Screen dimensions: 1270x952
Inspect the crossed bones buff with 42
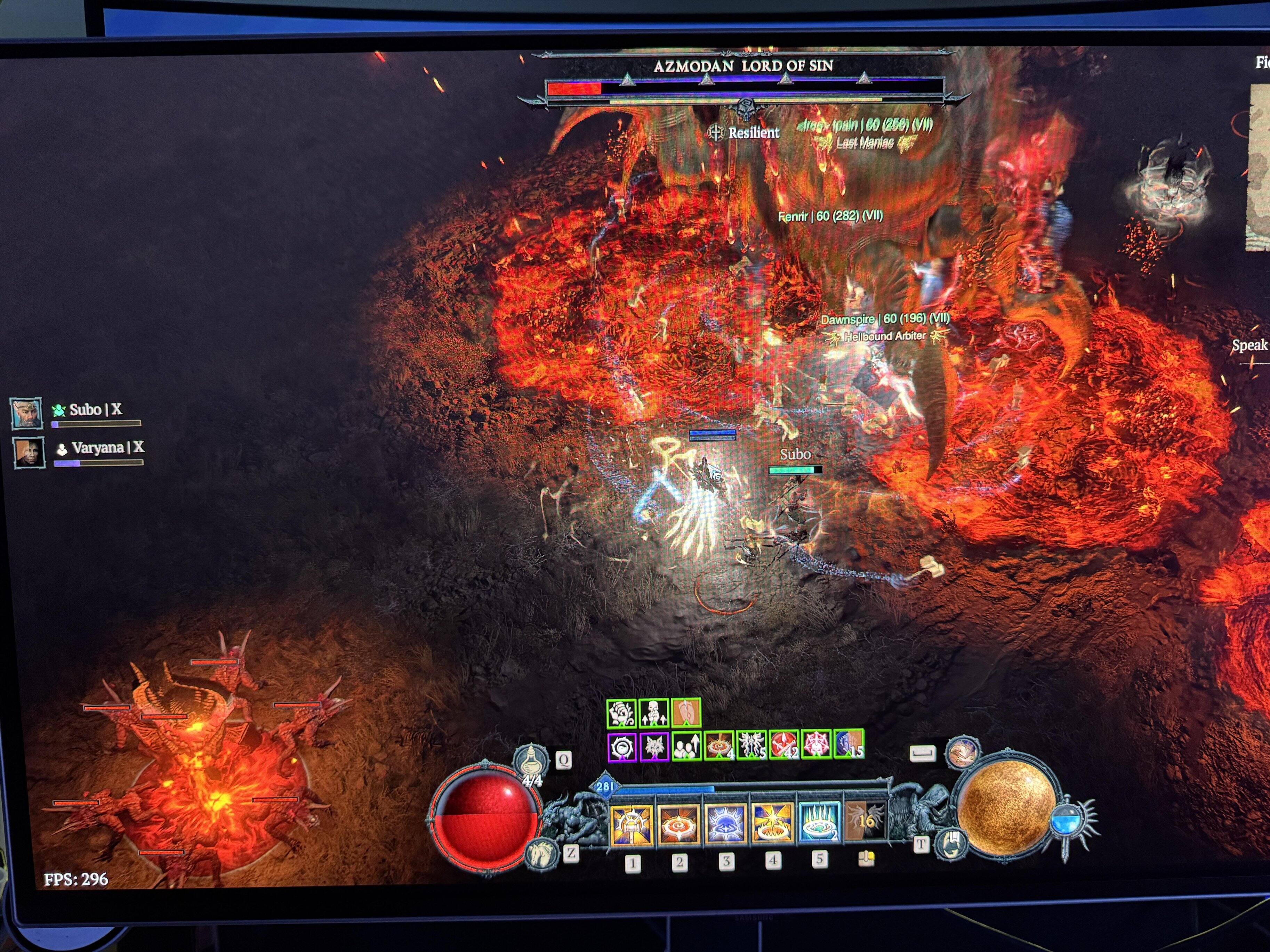[x=784, y=744]
